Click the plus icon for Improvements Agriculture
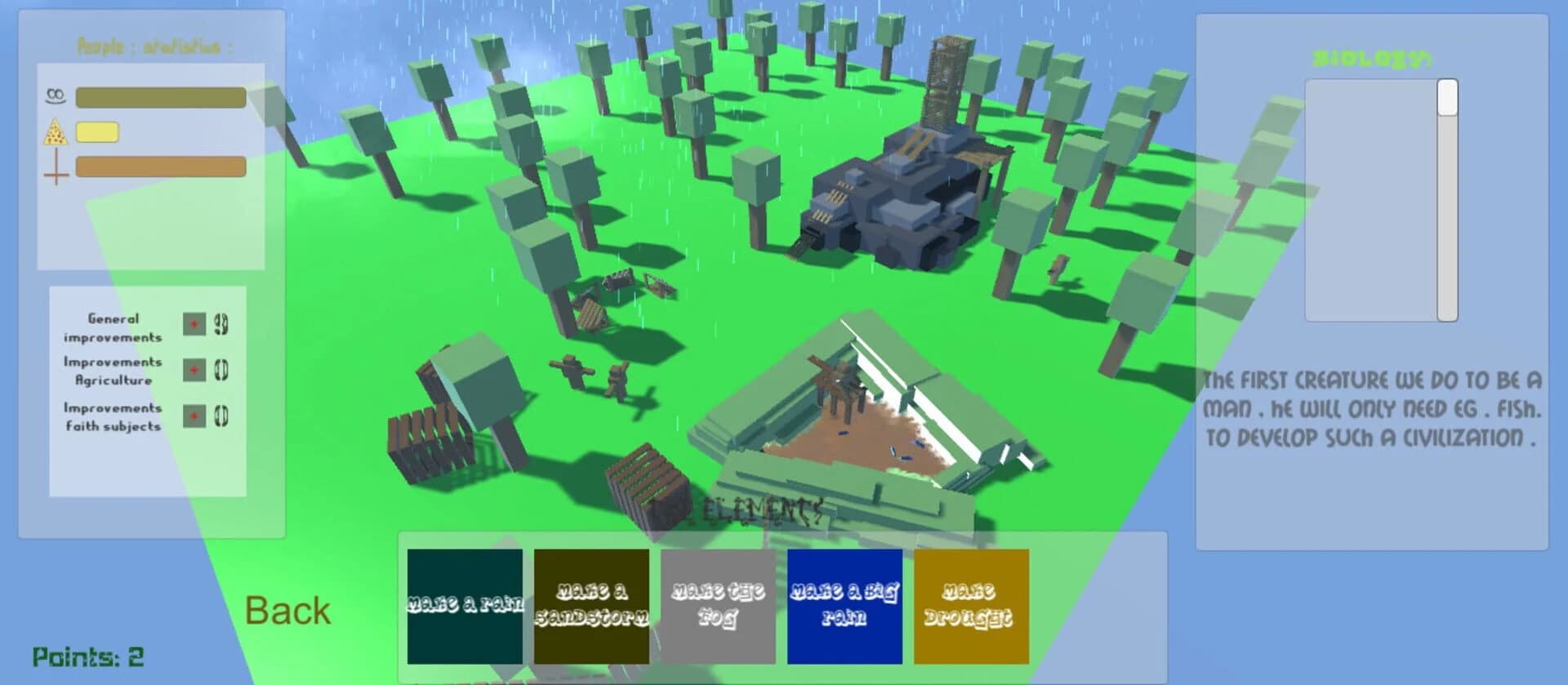Image resolution: width=1568 pixels, height=685 pixels. 196,369
